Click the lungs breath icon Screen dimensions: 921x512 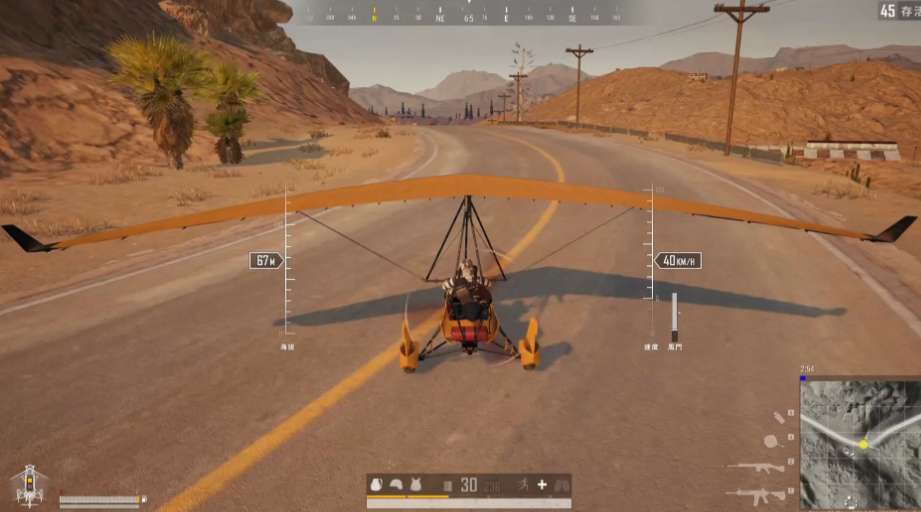(561, 485)
